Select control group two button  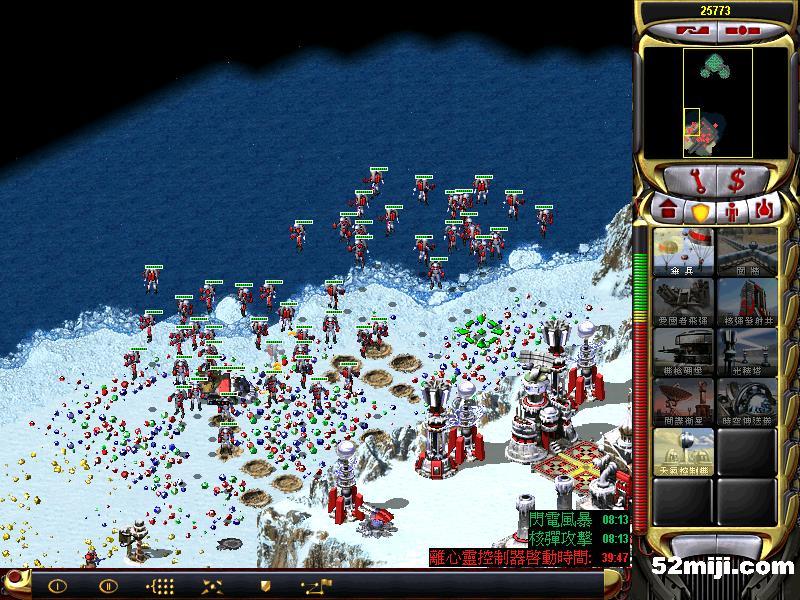point(108,586)
